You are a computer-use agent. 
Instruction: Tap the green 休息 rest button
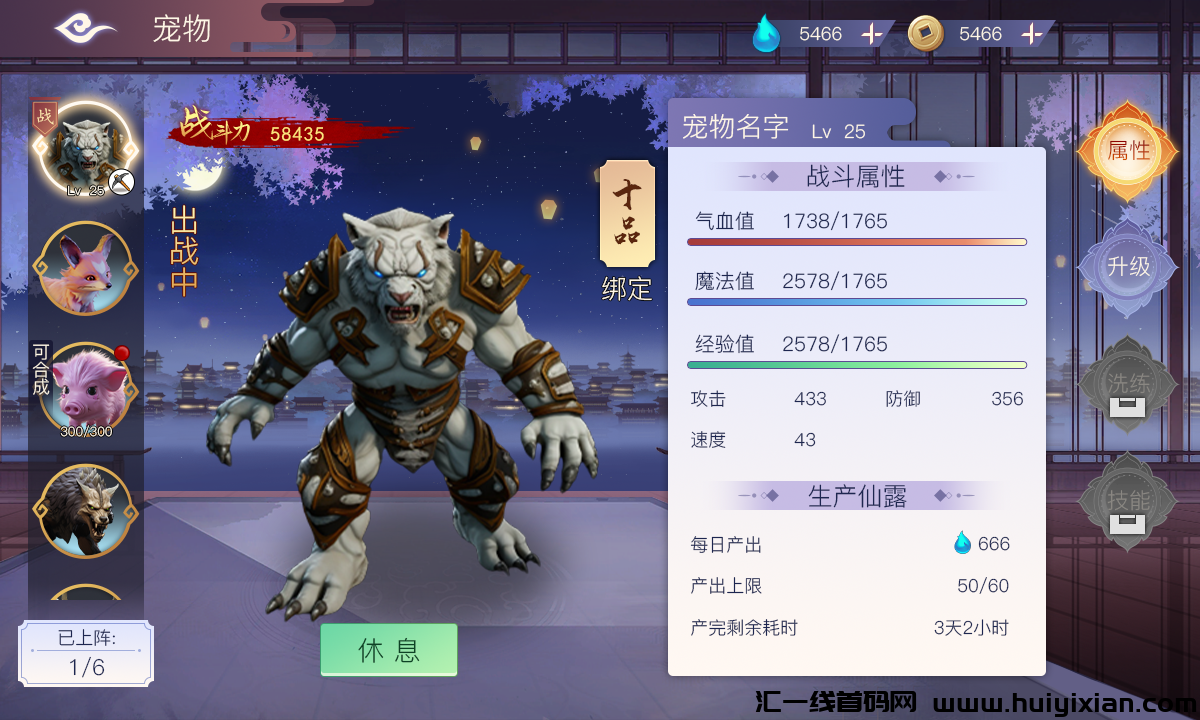click(x=389, y=650)
